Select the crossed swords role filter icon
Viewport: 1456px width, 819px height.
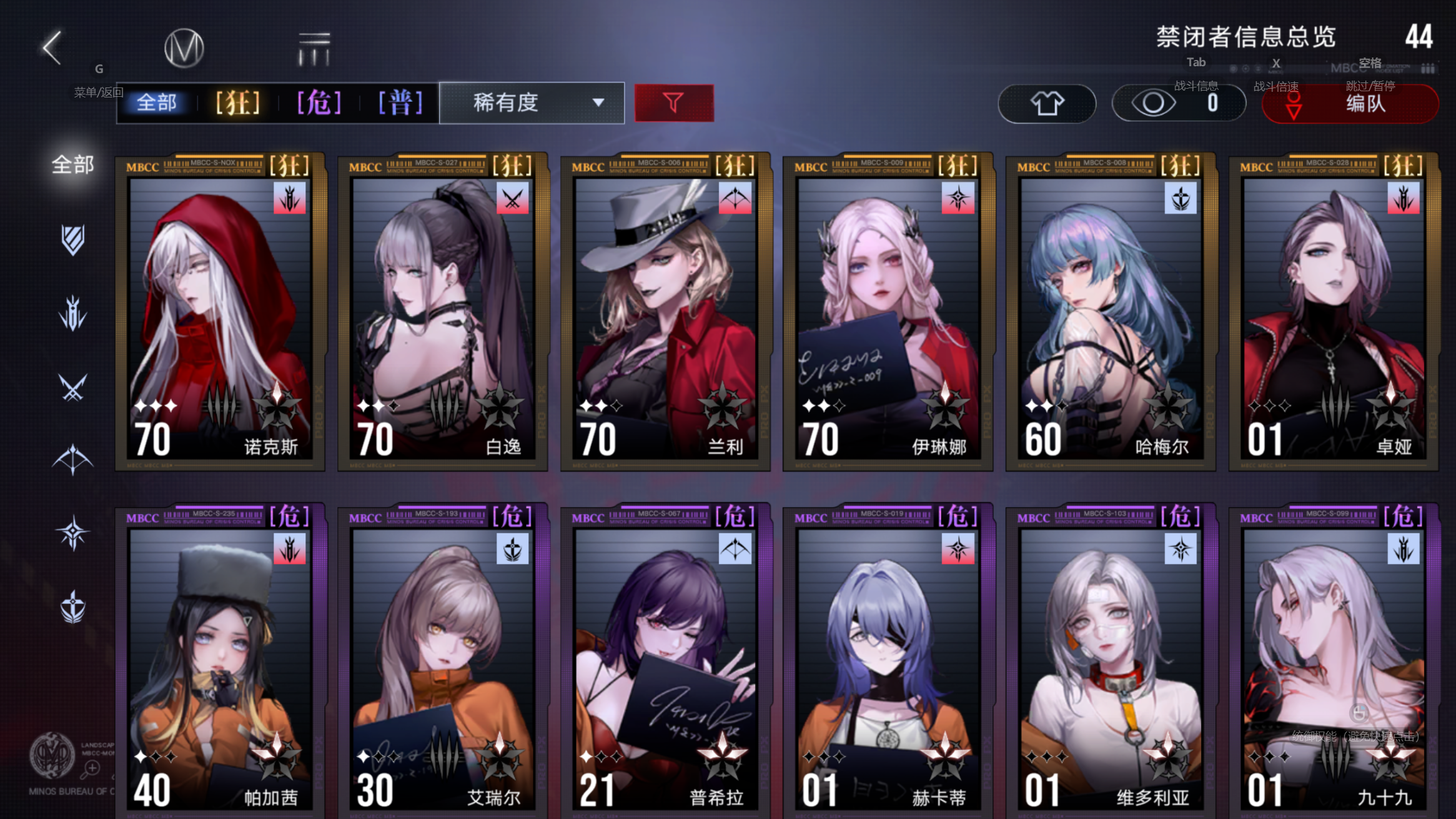pos(73,387)
